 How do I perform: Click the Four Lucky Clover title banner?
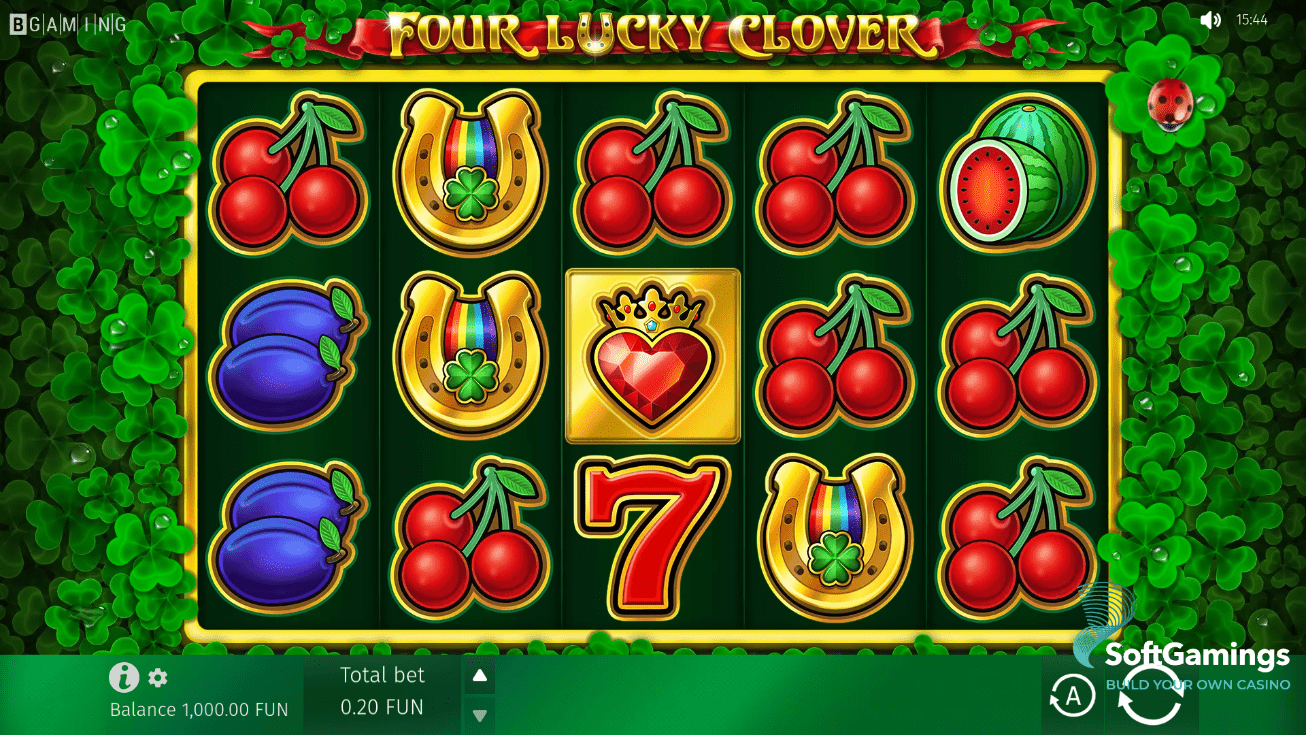point(653,32)
